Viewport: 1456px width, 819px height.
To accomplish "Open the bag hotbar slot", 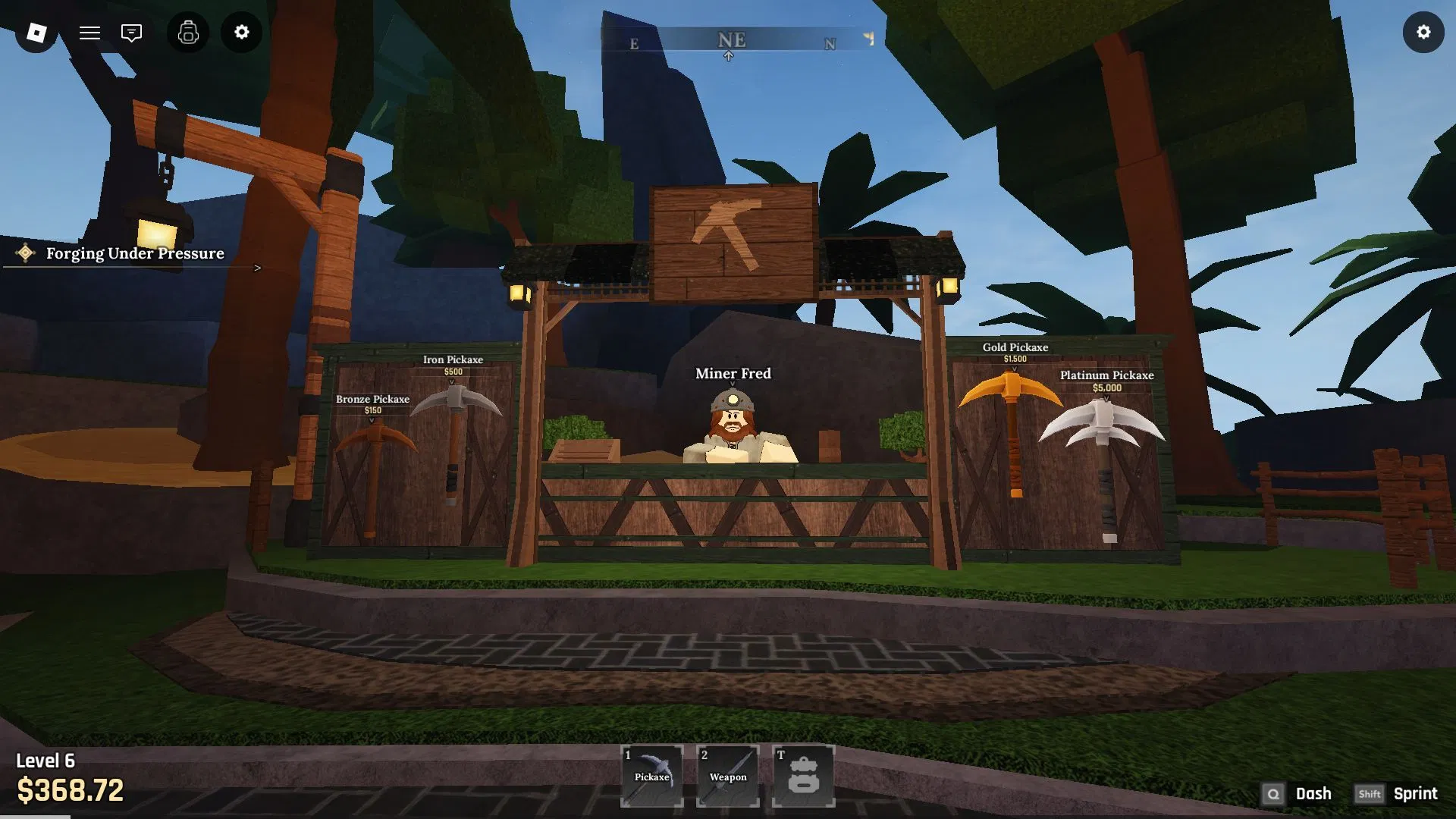I will 803,776.
